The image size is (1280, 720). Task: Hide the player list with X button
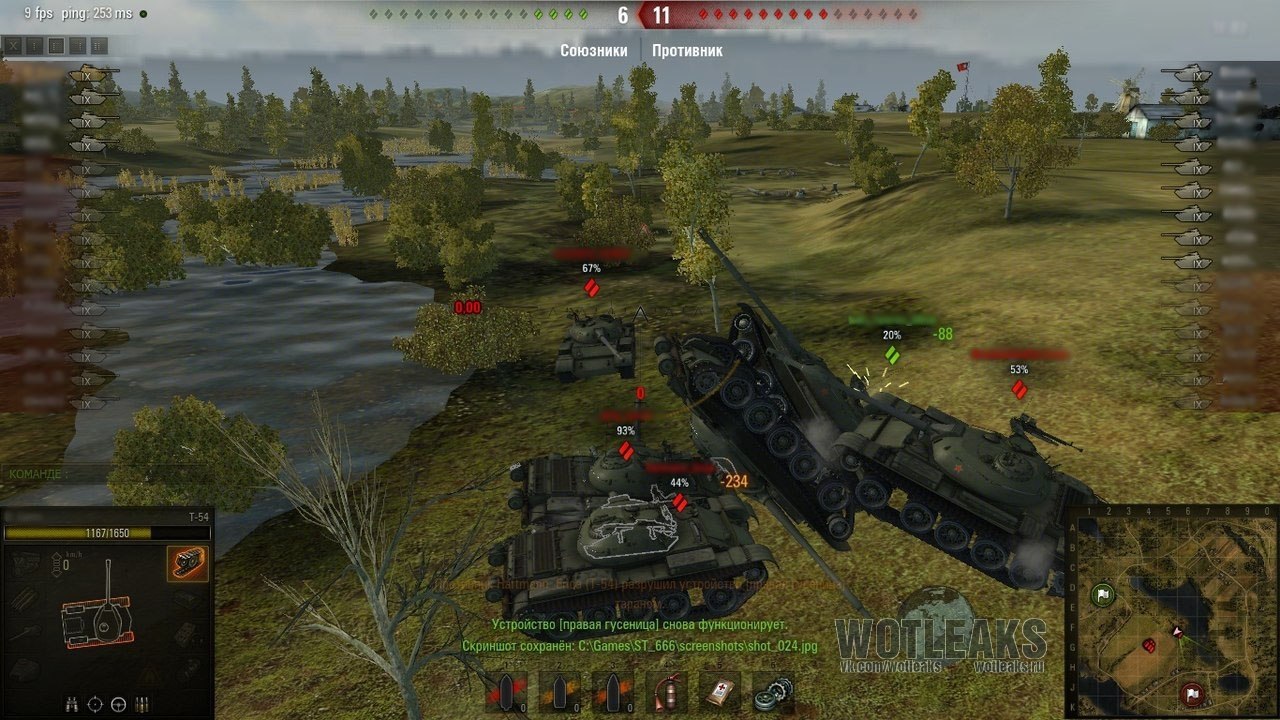point(12,45)
